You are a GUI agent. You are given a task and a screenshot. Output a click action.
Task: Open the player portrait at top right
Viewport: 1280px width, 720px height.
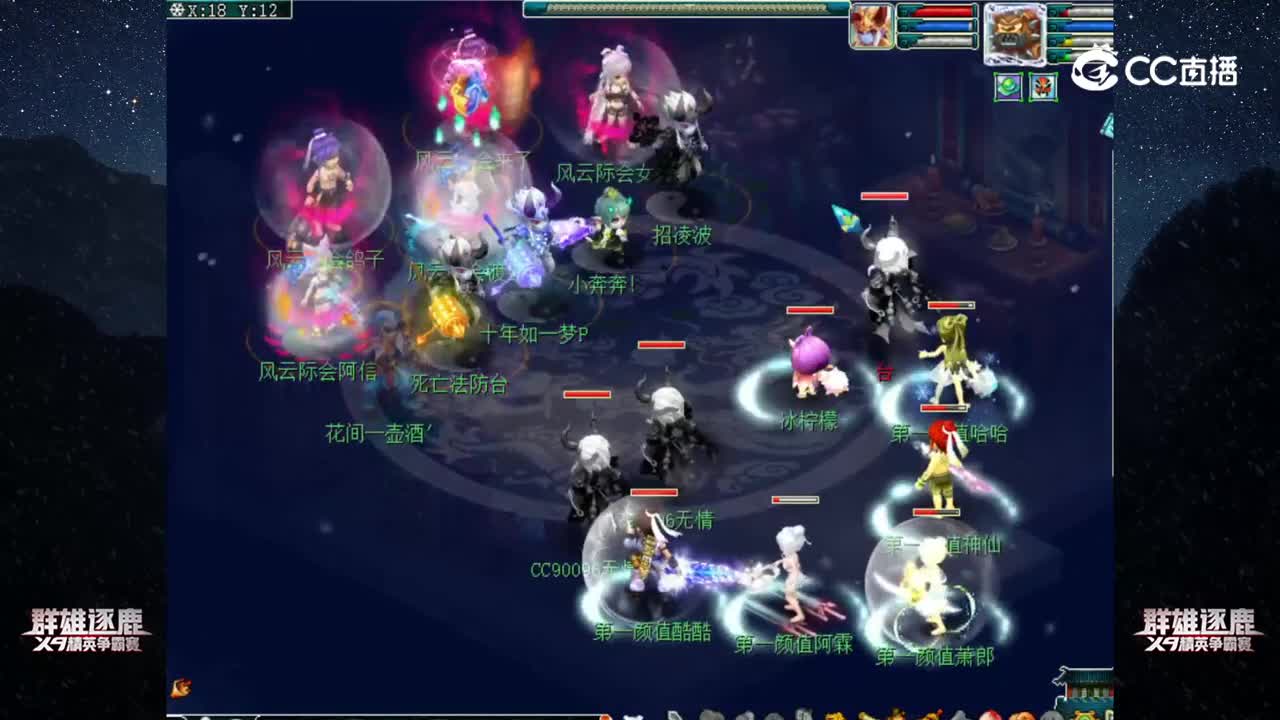tap(873, 25)
